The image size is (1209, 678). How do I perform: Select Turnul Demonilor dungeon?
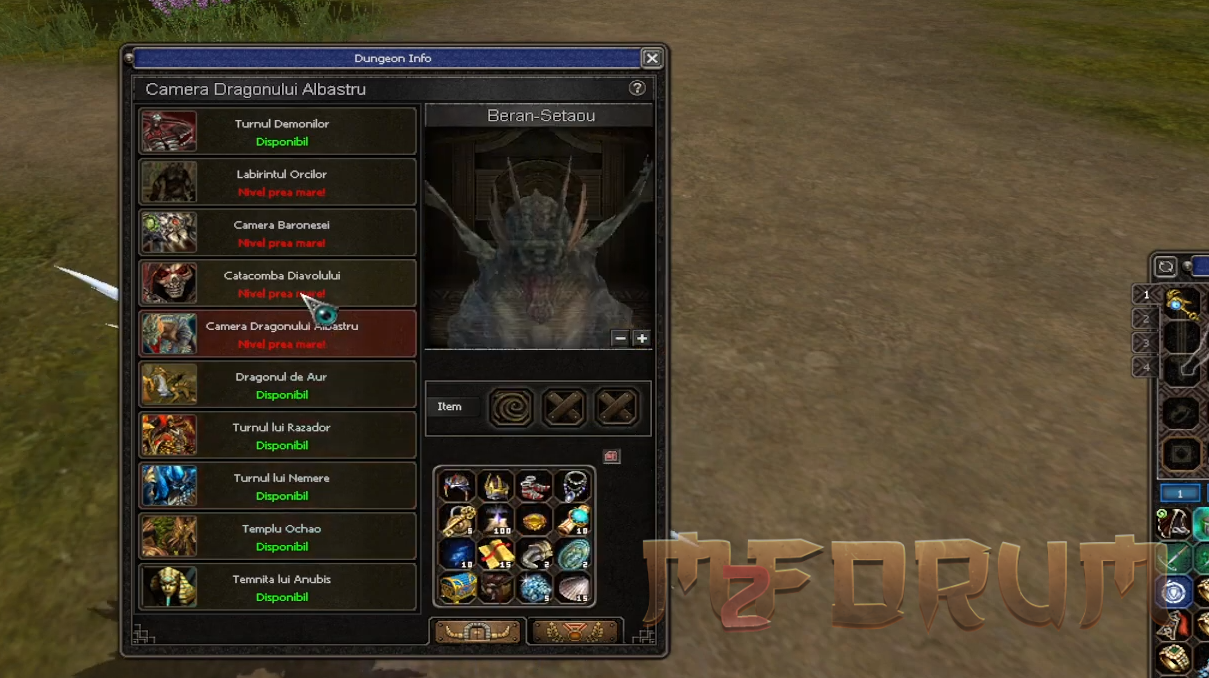pyautogui.click(x=277, y=132)
